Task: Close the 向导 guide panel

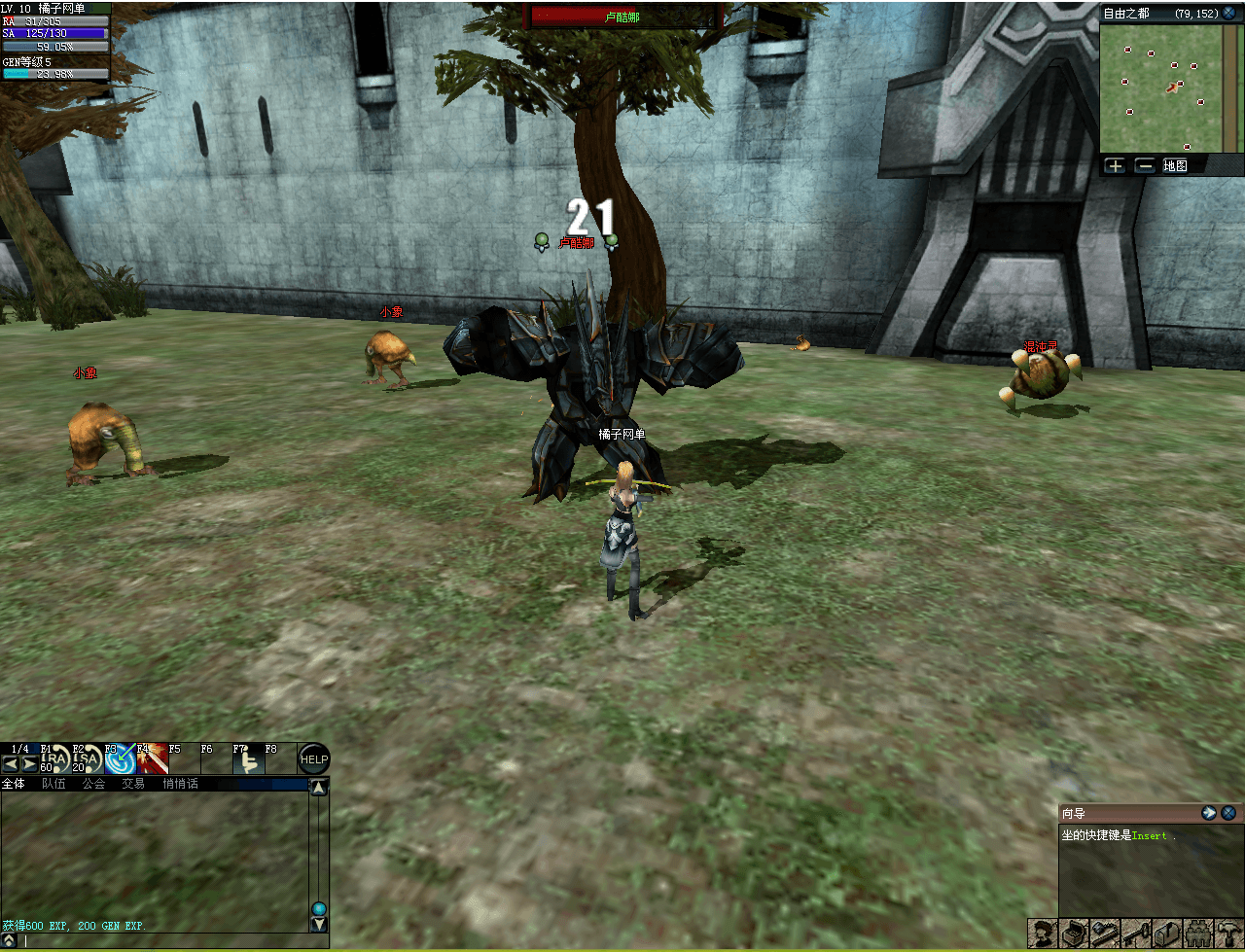Action: 1229,813
